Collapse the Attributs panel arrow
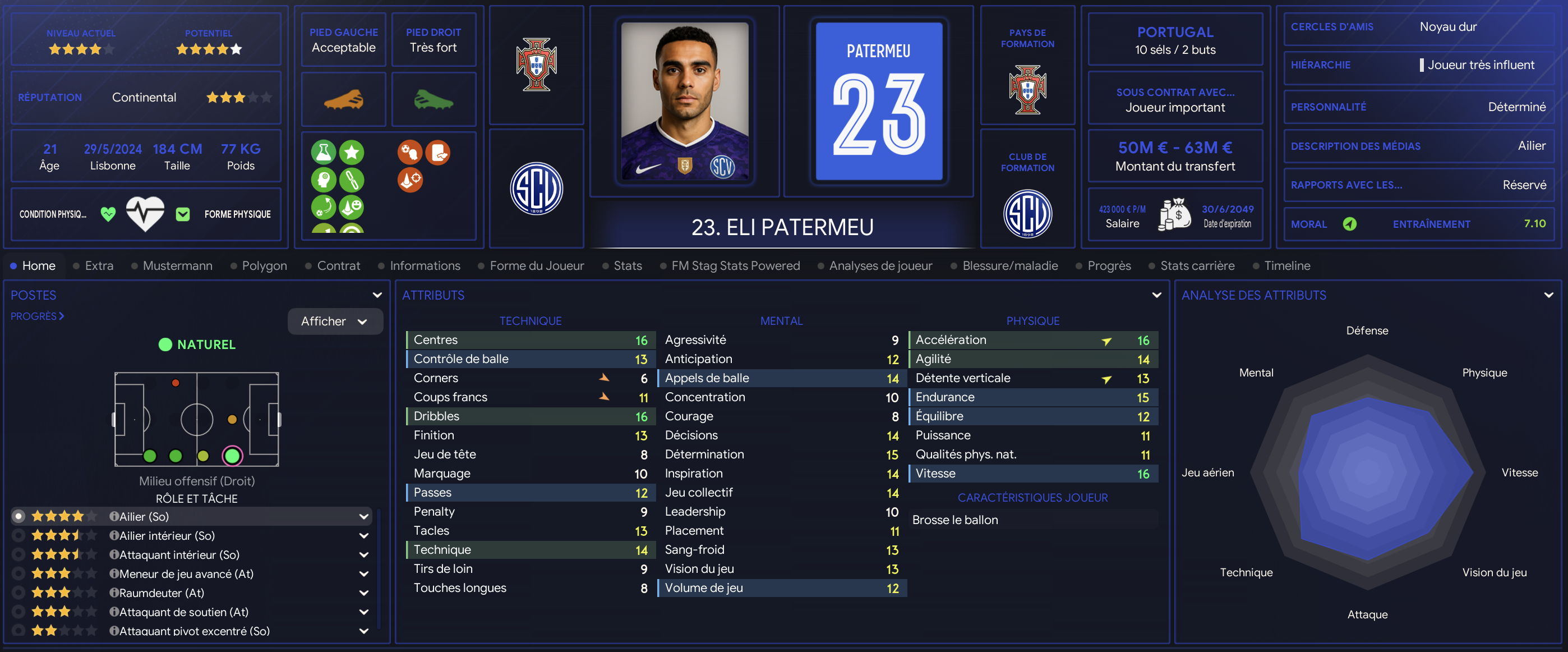1568x652 pixels. point(1156,295)
